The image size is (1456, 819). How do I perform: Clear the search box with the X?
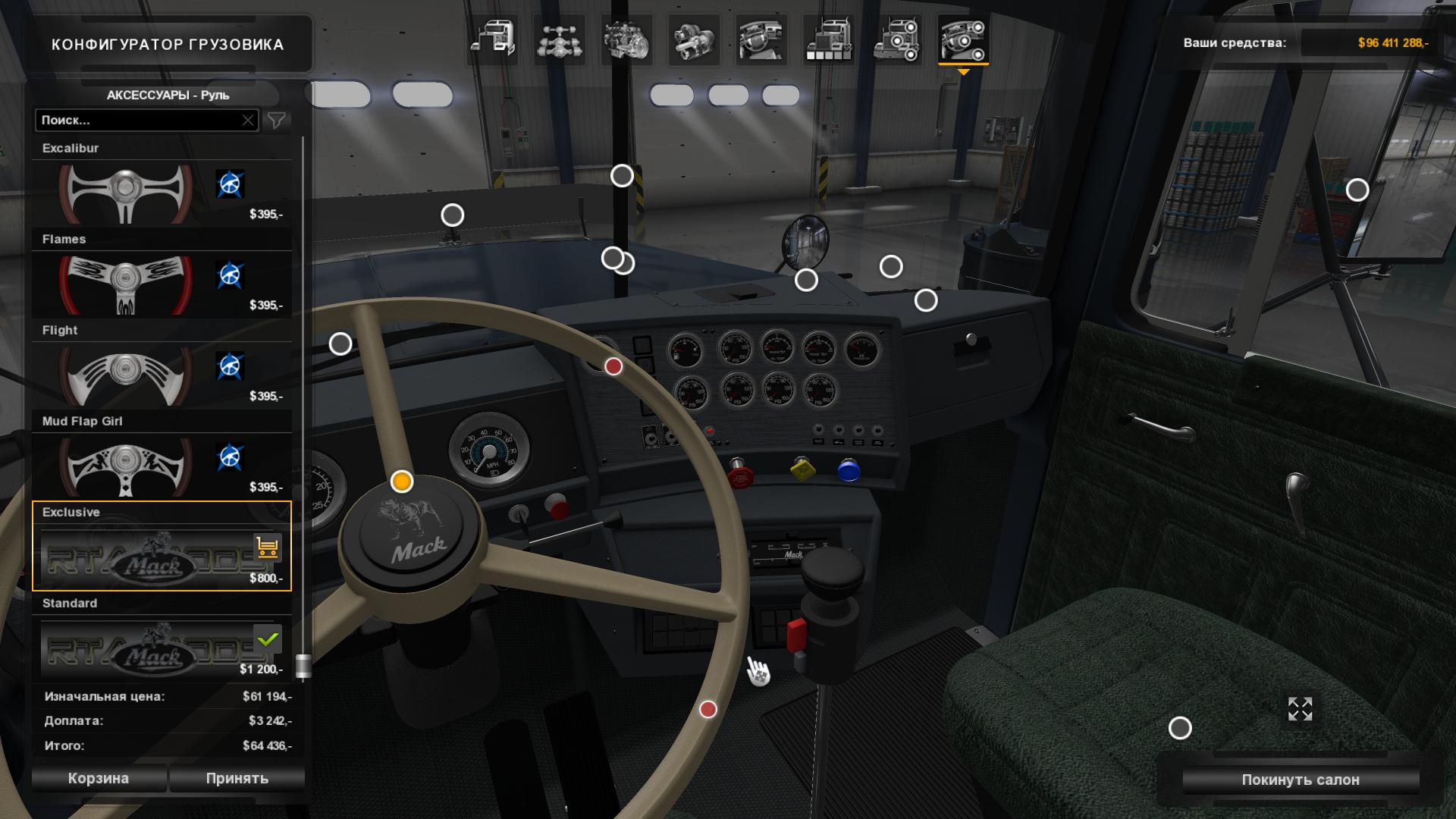(x=248, y=120)
